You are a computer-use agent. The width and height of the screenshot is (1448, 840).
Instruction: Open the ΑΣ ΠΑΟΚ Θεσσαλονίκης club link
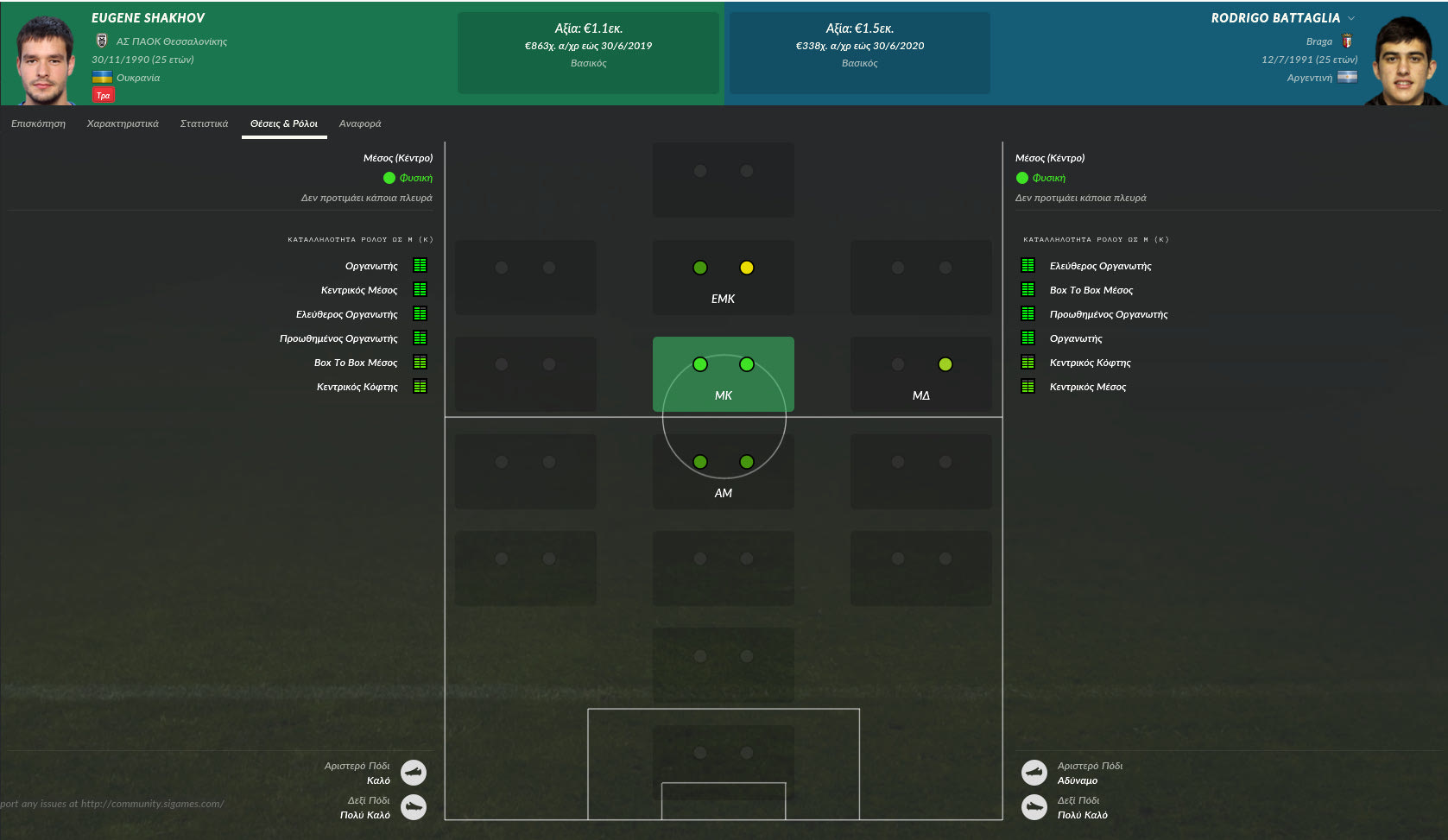tap(172, 41)
